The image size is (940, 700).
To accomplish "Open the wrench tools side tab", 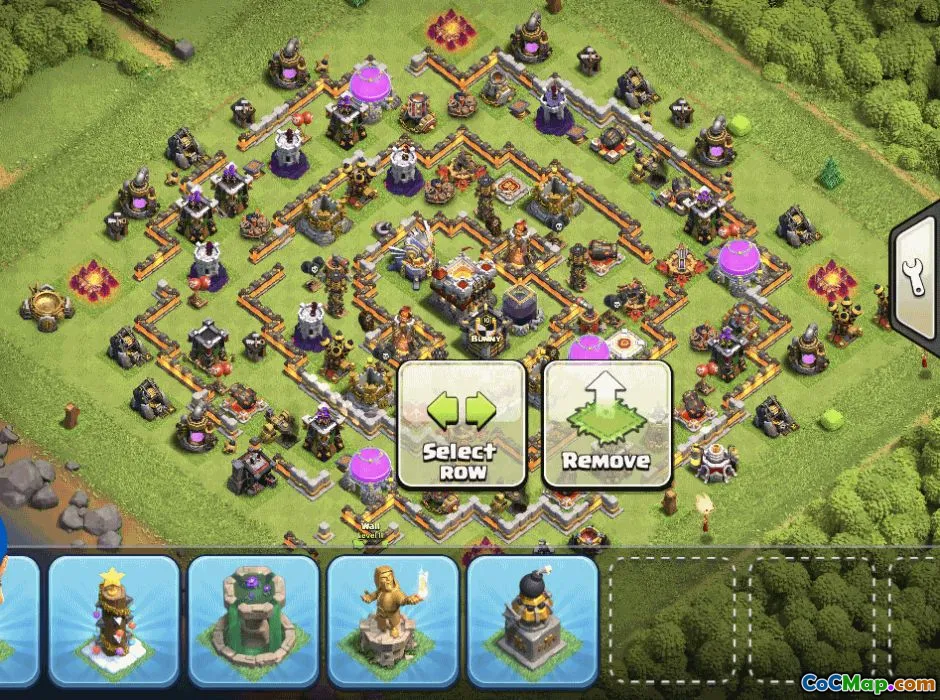I will 916,282.
